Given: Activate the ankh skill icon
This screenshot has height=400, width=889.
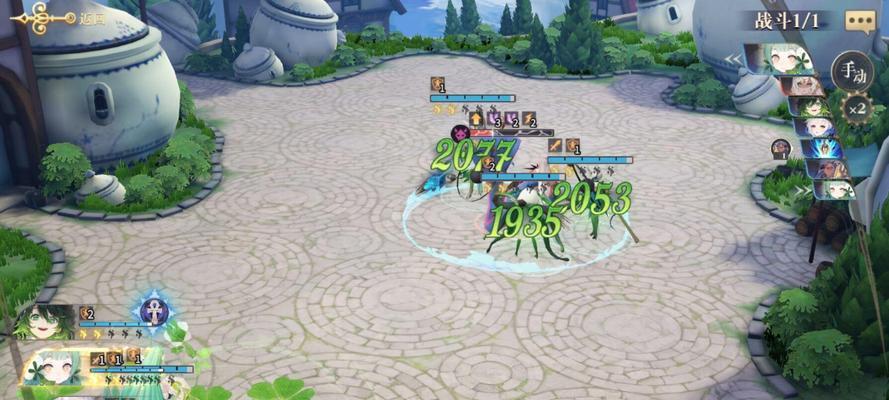Looking at the screenshot, I should tap(154, 308).
